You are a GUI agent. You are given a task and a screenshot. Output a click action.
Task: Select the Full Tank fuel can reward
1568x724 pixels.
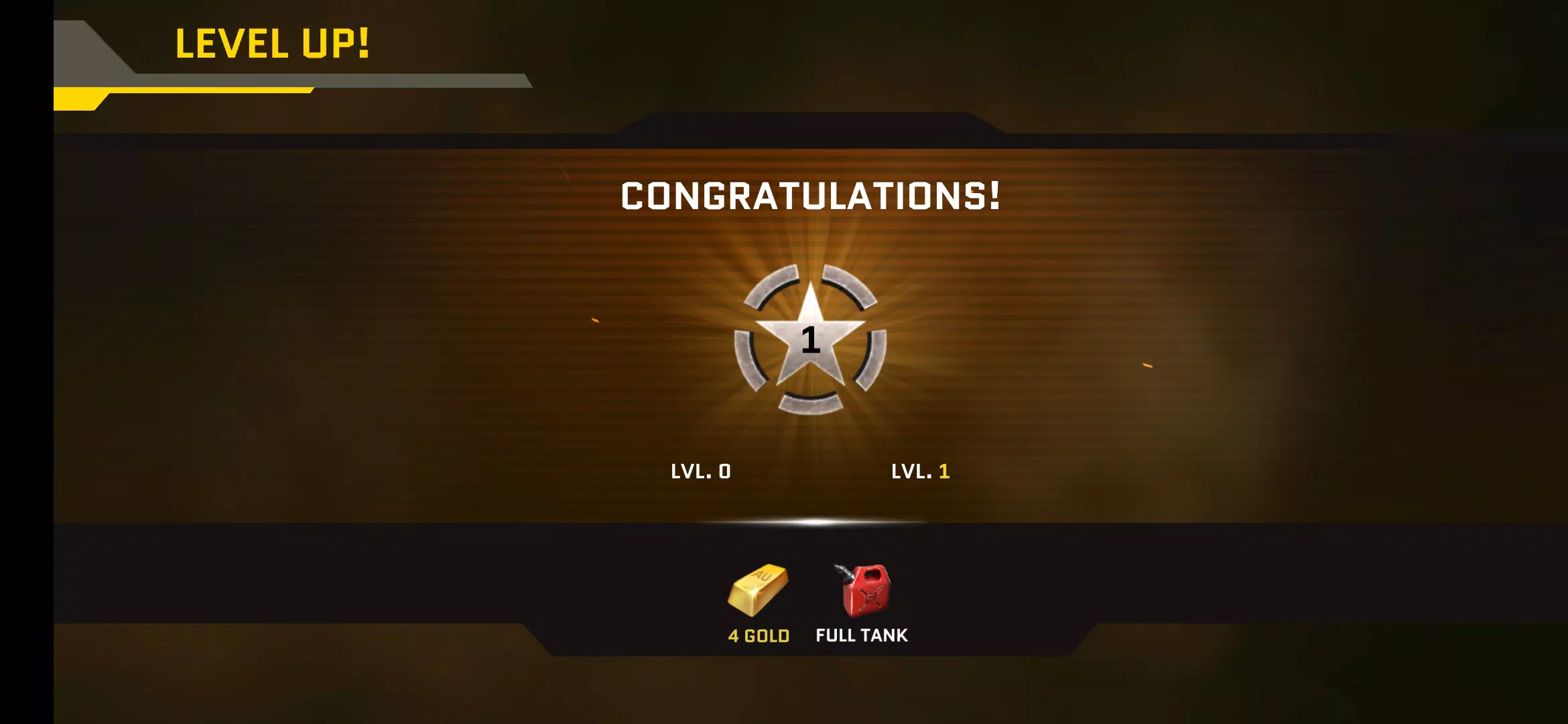pyautogui.click(x=863, y=591)
